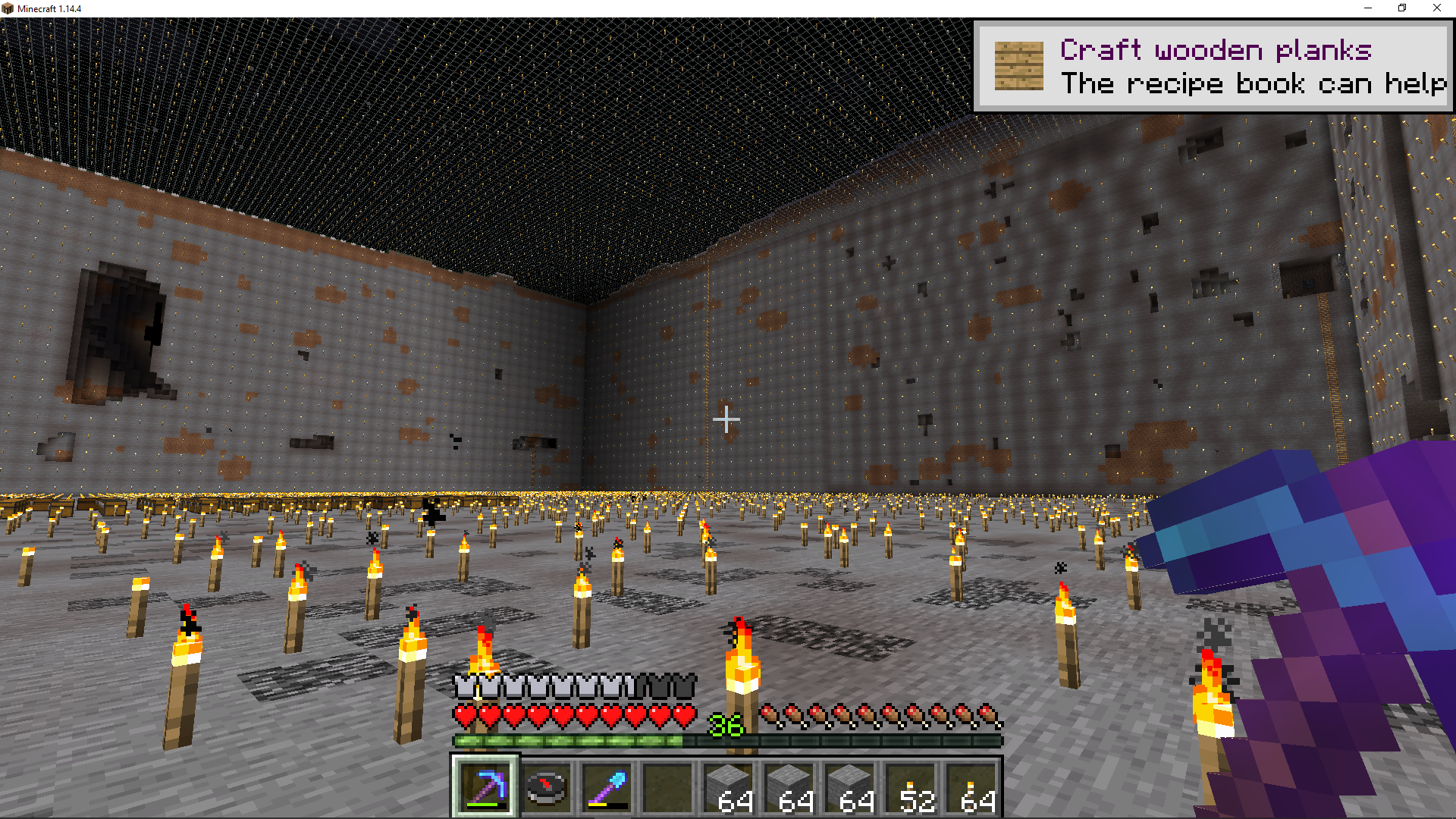The image size is (1456, 819).
Task: Minimize the Minecraft window
Action: click(x=1368, y=8)
